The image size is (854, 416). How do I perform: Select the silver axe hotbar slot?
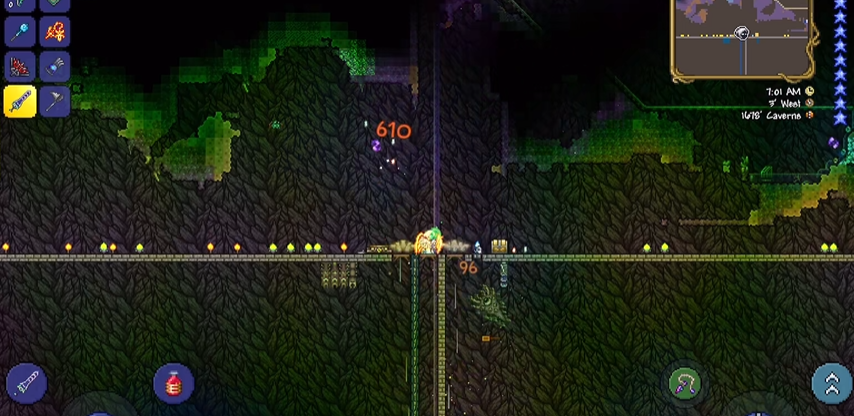coord(55,101)
